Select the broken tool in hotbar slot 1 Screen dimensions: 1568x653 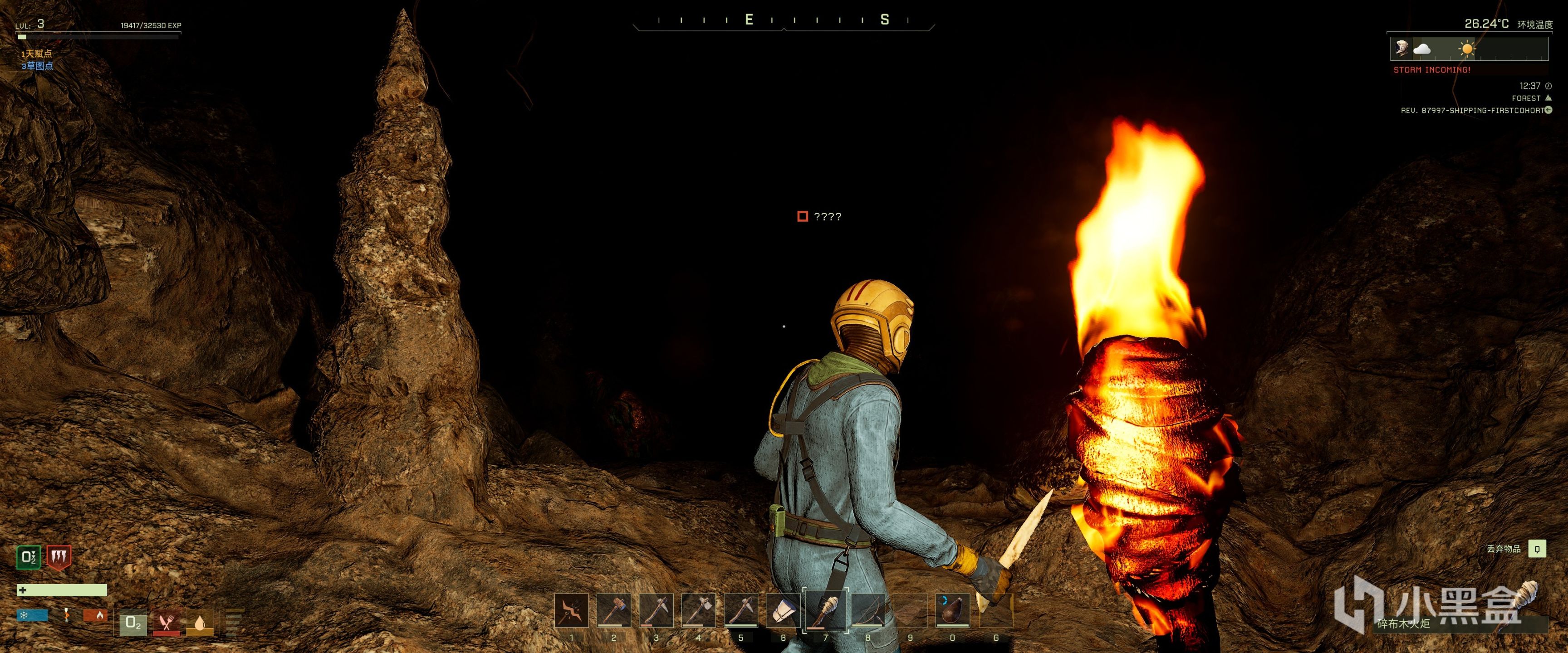[572, 610]
